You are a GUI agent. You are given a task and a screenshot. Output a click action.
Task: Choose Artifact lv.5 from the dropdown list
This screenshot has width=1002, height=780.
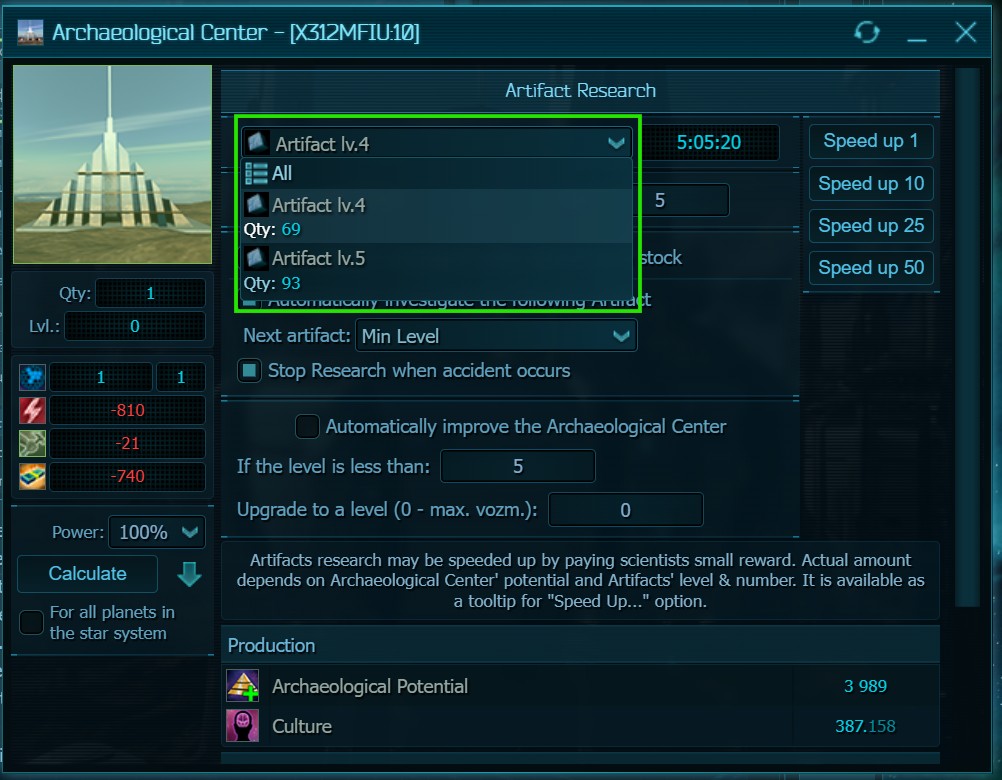point(318,258)
